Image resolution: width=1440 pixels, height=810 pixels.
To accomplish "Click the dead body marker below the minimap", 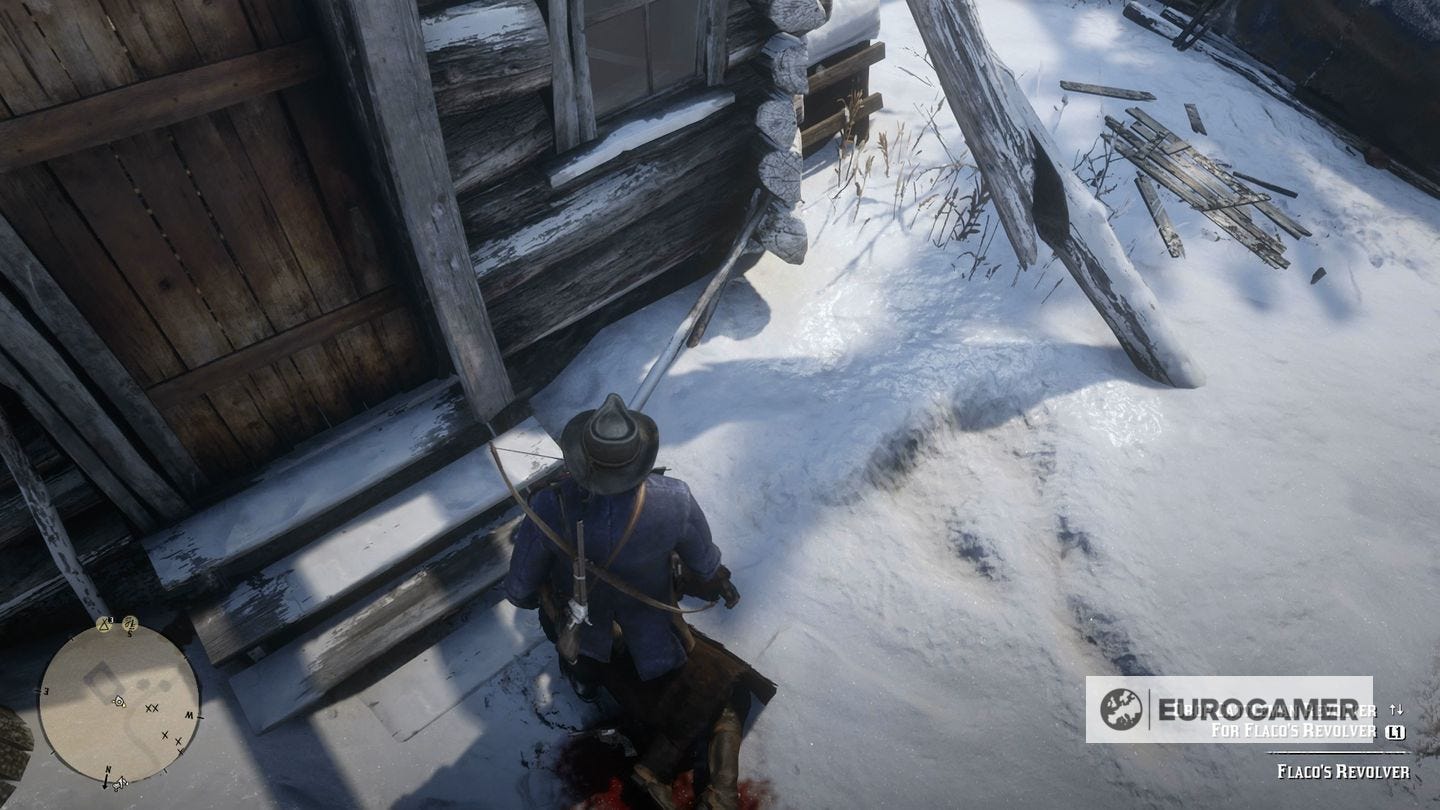I will [x=119, y=783].
